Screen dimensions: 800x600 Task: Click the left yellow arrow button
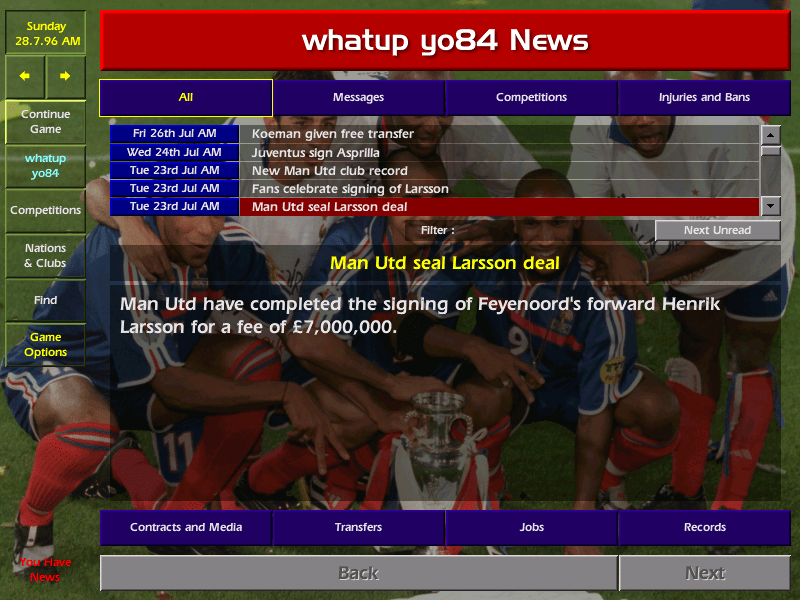[25, 76]
